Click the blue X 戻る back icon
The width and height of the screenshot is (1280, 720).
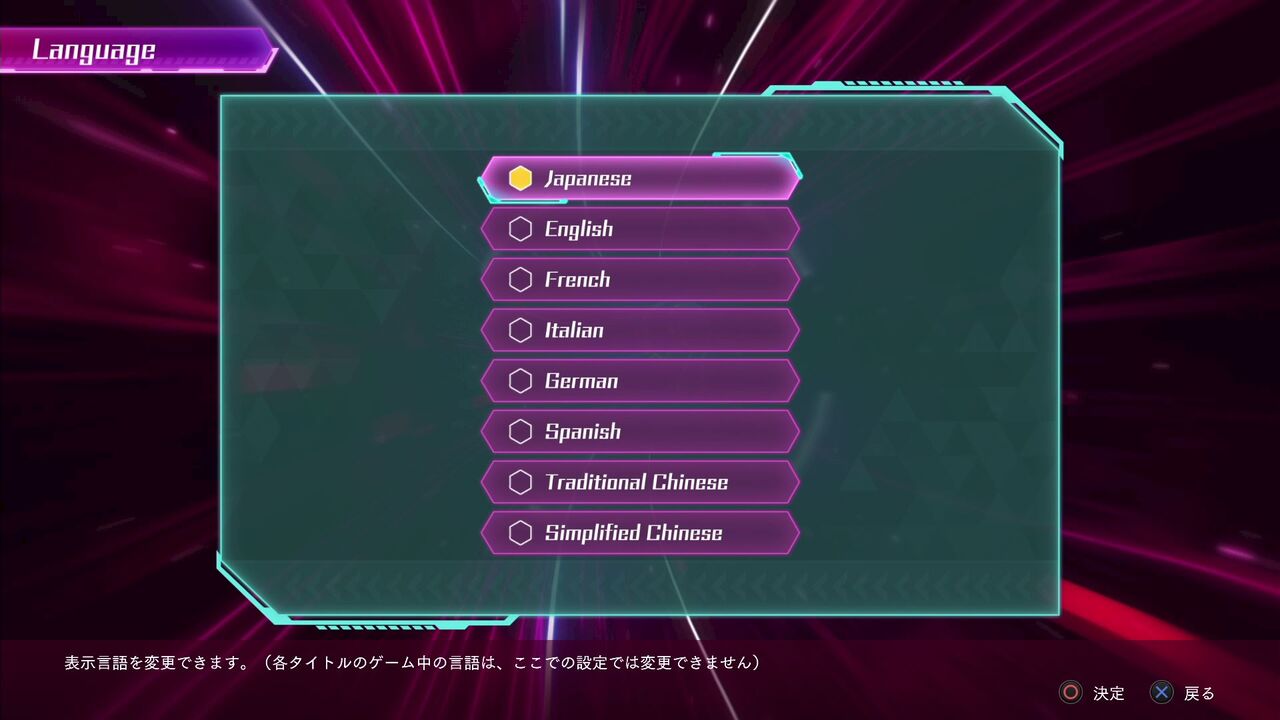click(x=1162, y=693)
